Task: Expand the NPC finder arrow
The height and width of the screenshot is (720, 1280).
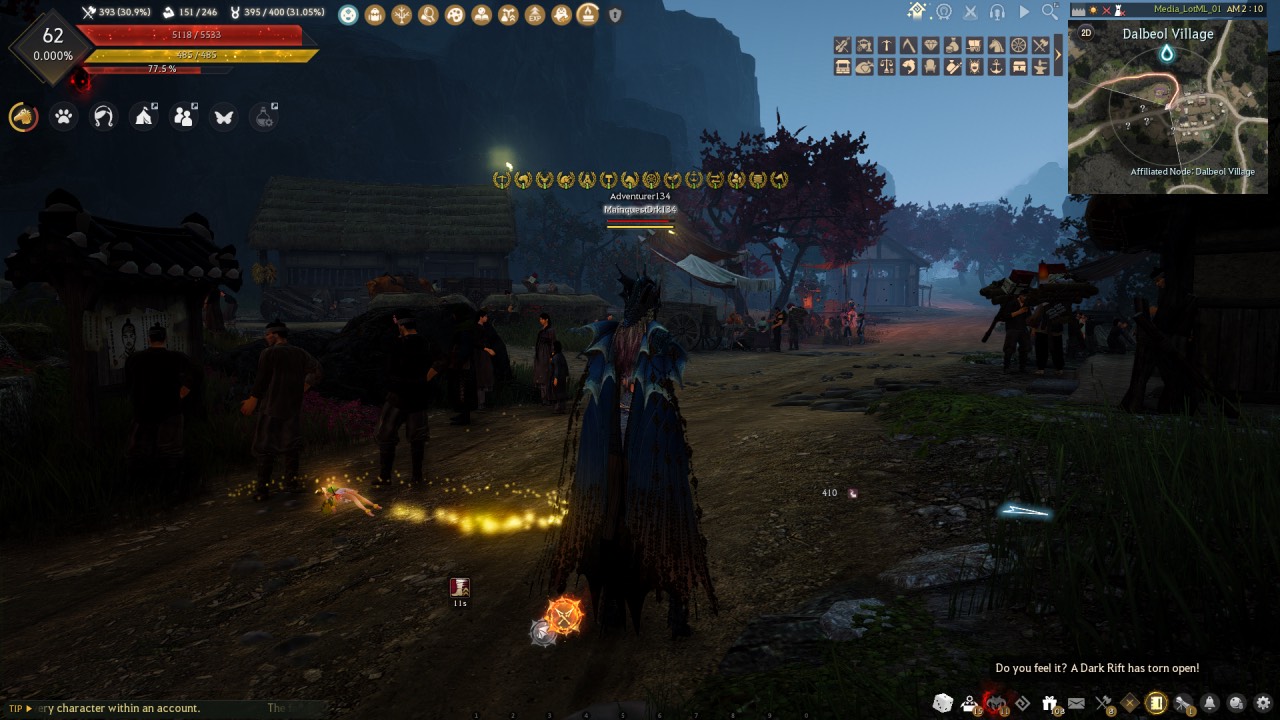Action: [1058, 56]
